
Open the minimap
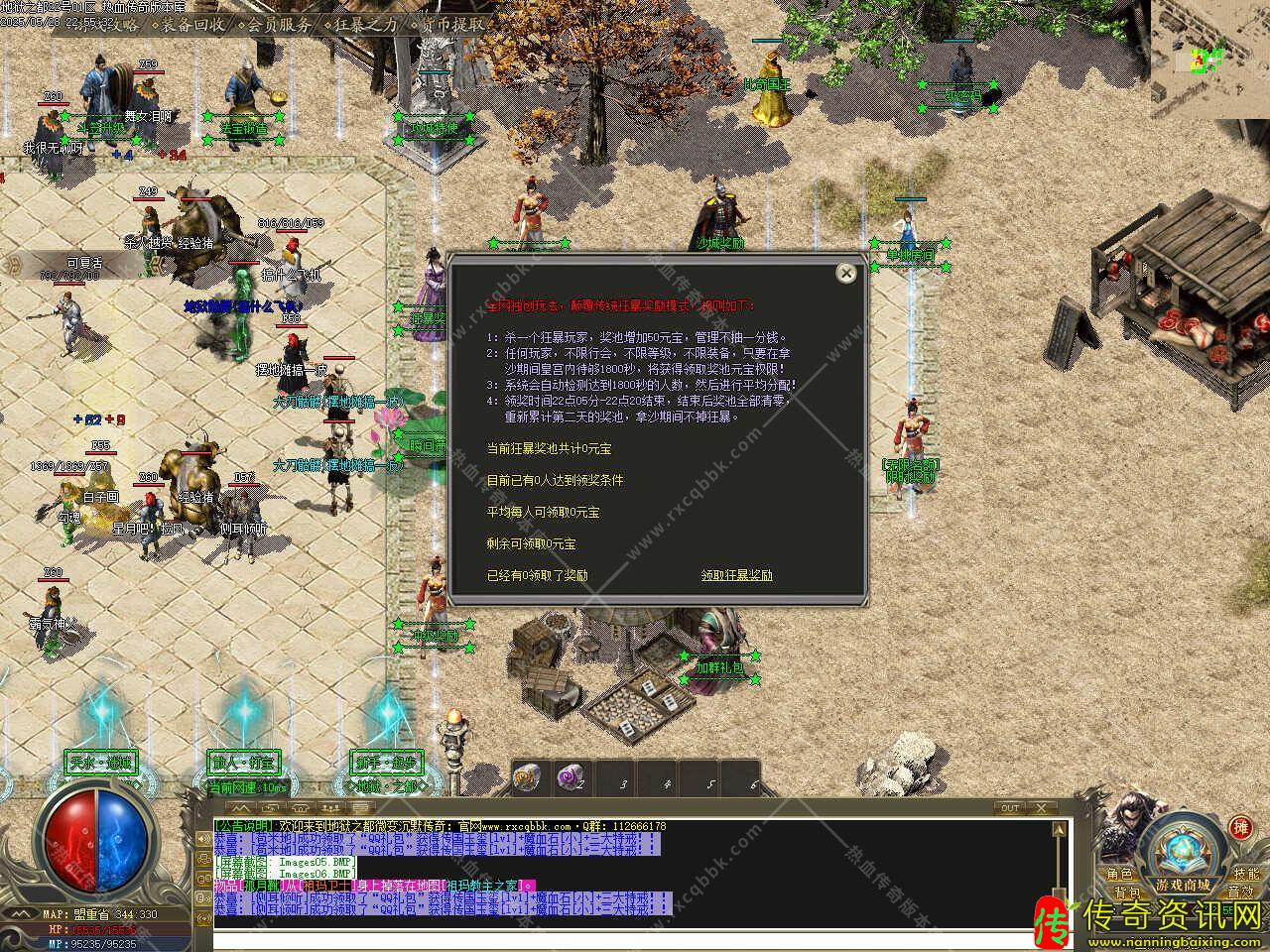pyautogui.click(x=1210, y=59)
